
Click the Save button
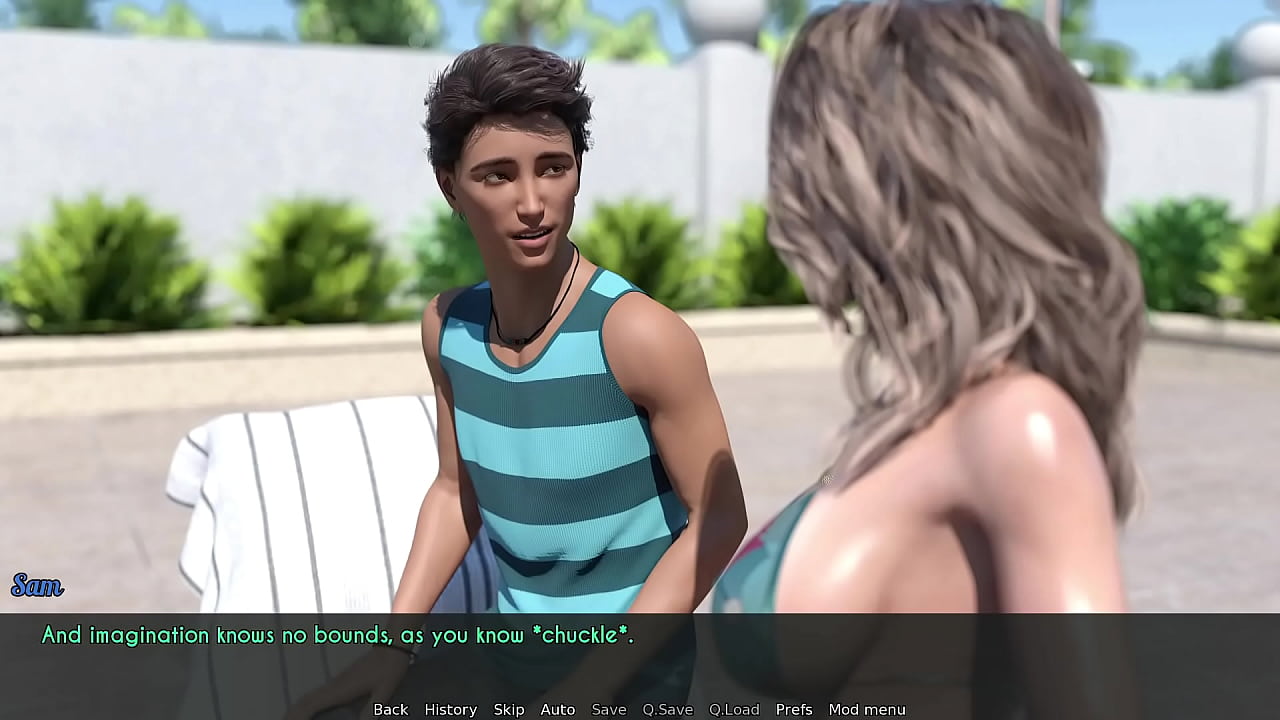608,709
